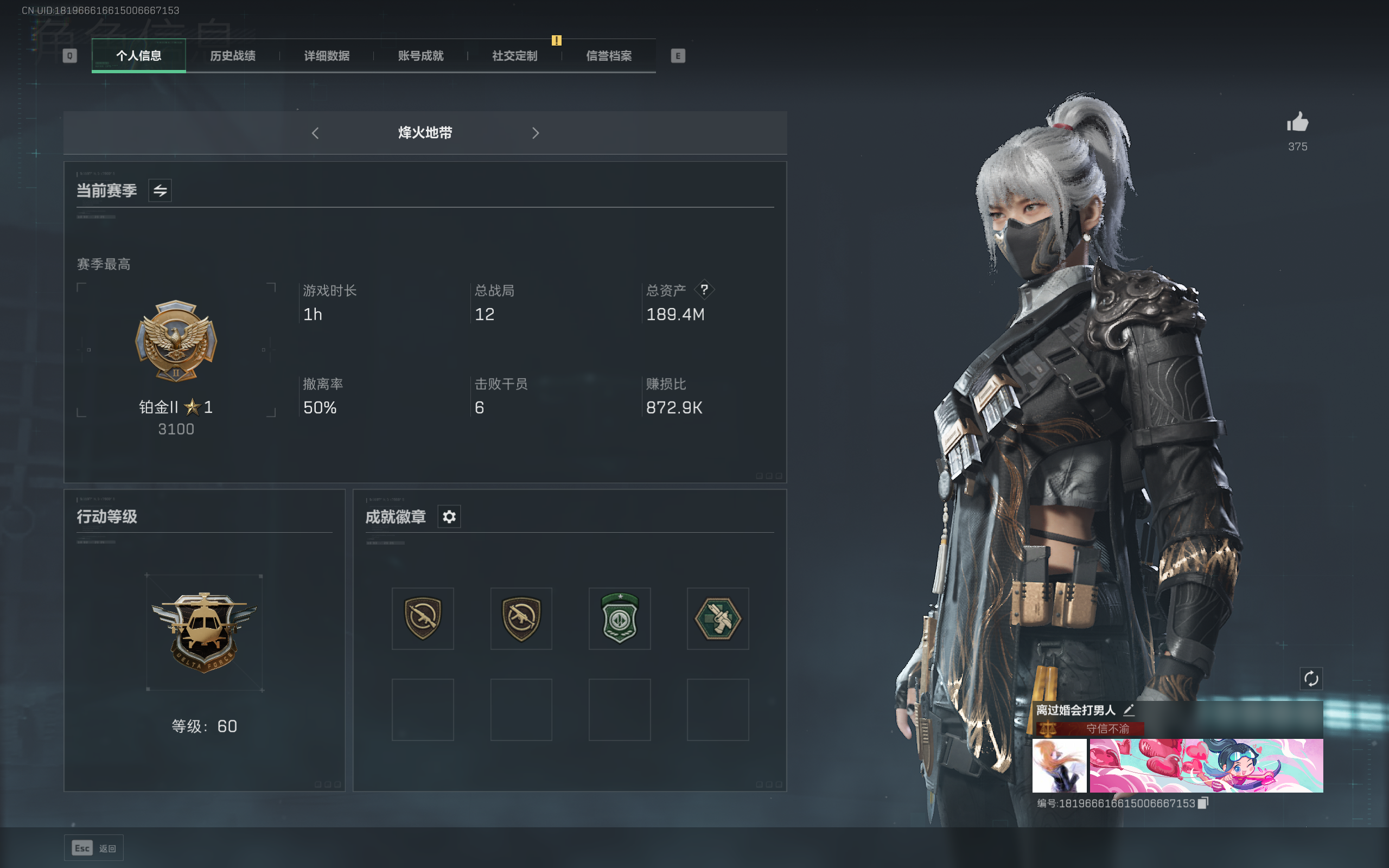Click the helicopter 行动等级 emblem

point(205,631)
